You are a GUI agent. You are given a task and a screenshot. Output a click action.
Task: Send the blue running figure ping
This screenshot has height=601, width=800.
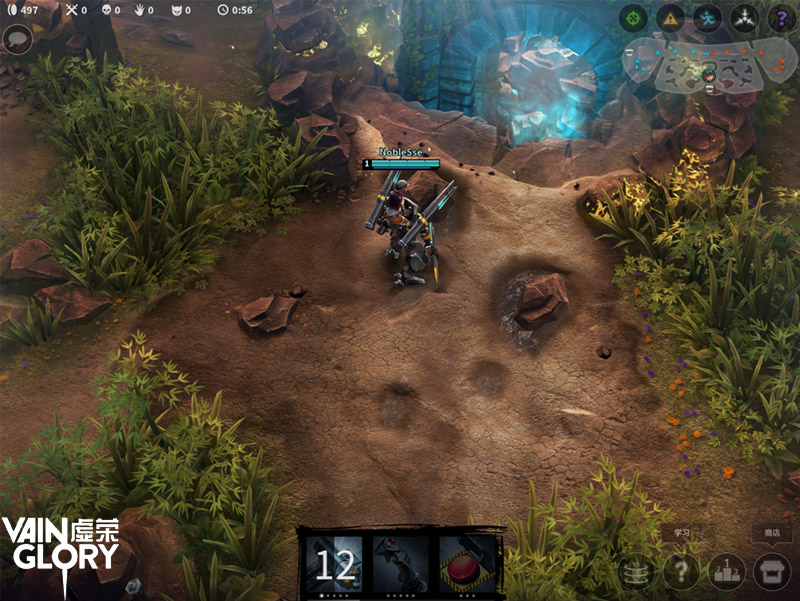[x=707, y=18]
